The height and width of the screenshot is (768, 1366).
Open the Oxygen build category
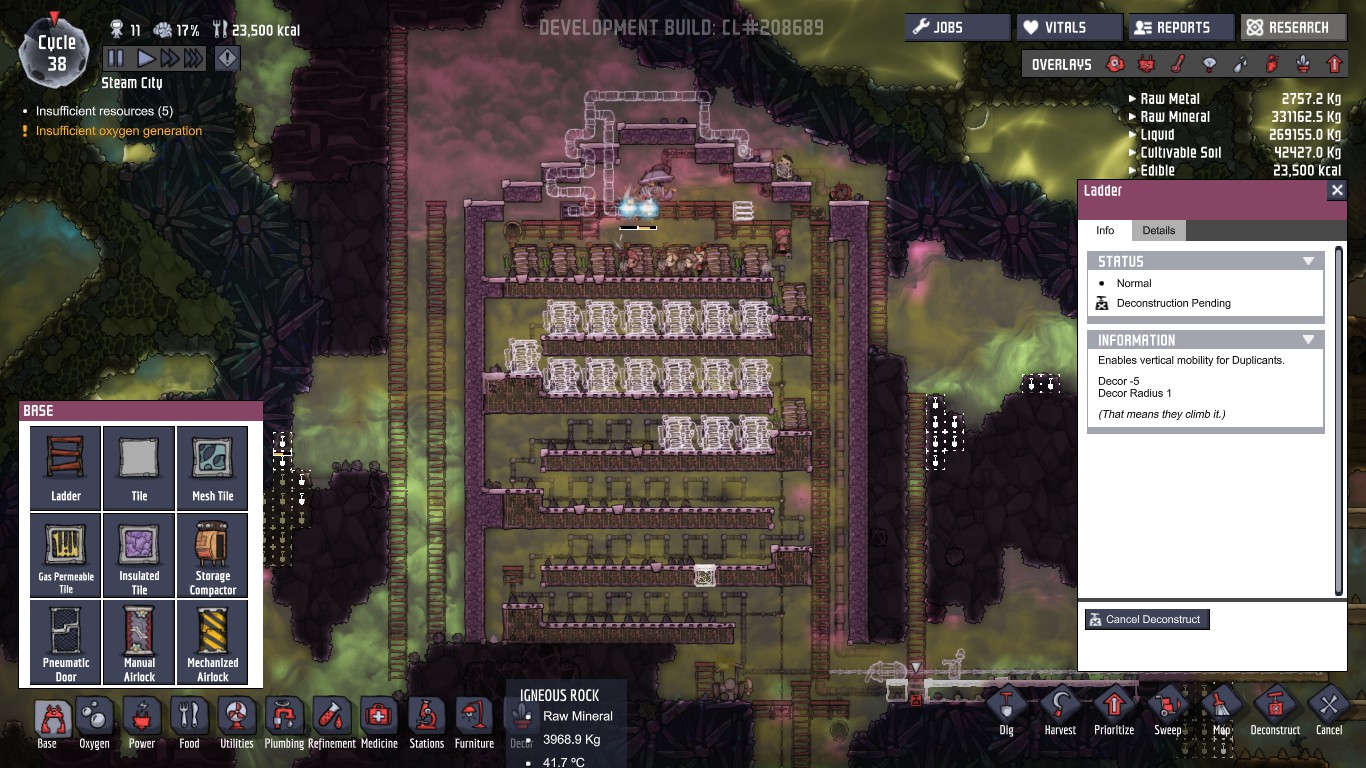(x=95, y=722)
